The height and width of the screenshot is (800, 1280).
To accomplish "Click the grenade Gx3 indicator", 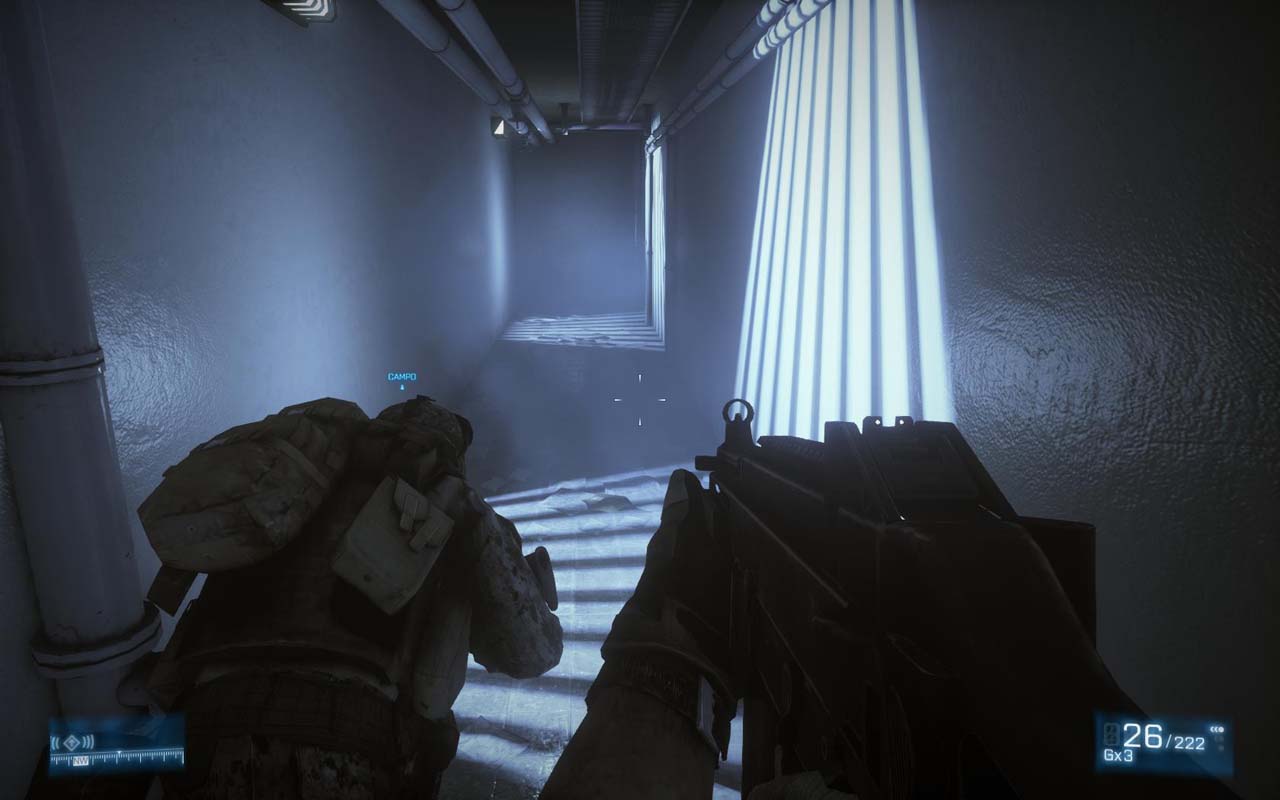I will click(x=1117, y=754).
